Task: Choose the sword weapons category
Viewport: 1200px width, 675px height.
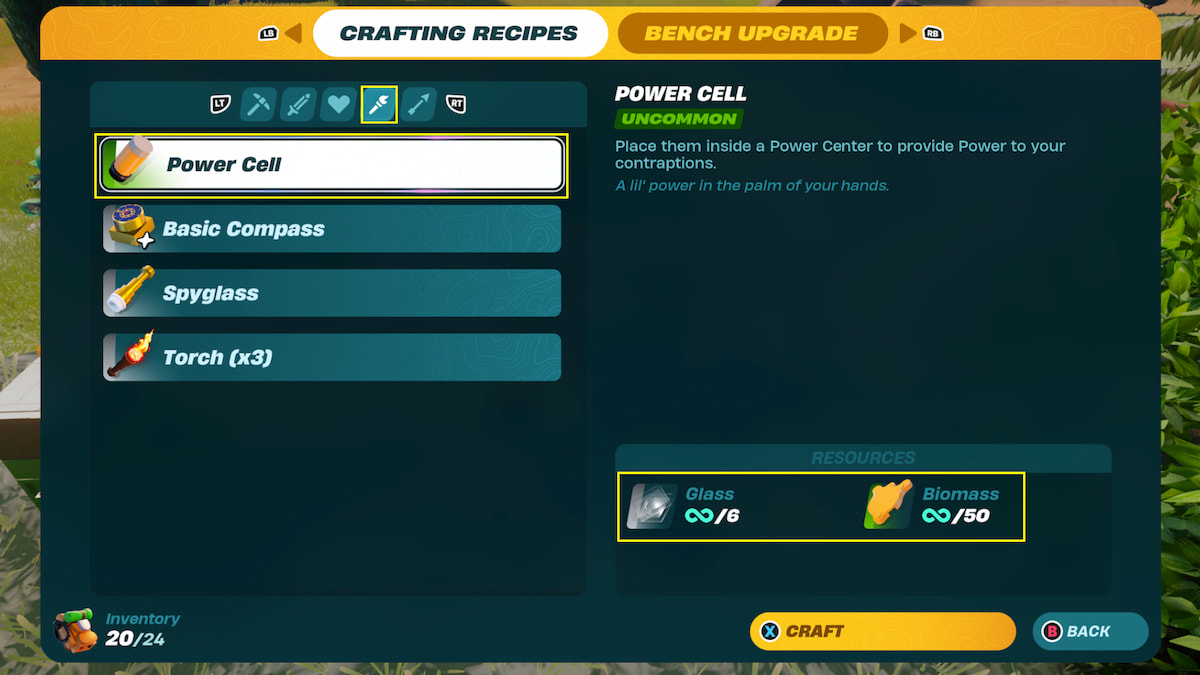Action: (x=299, y=104)
